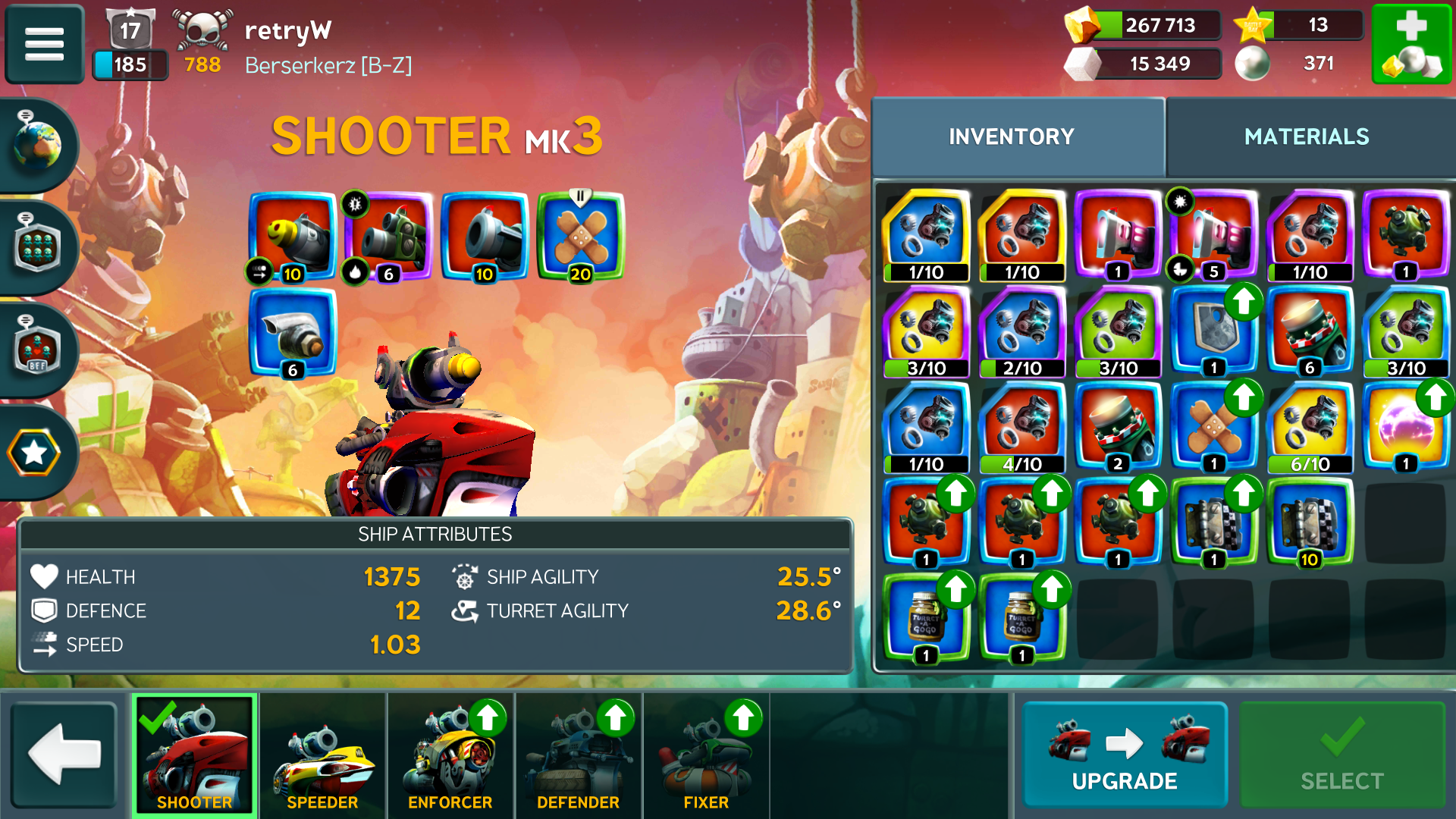Go back with the white arrow
1456x819 pixels.
65,755
